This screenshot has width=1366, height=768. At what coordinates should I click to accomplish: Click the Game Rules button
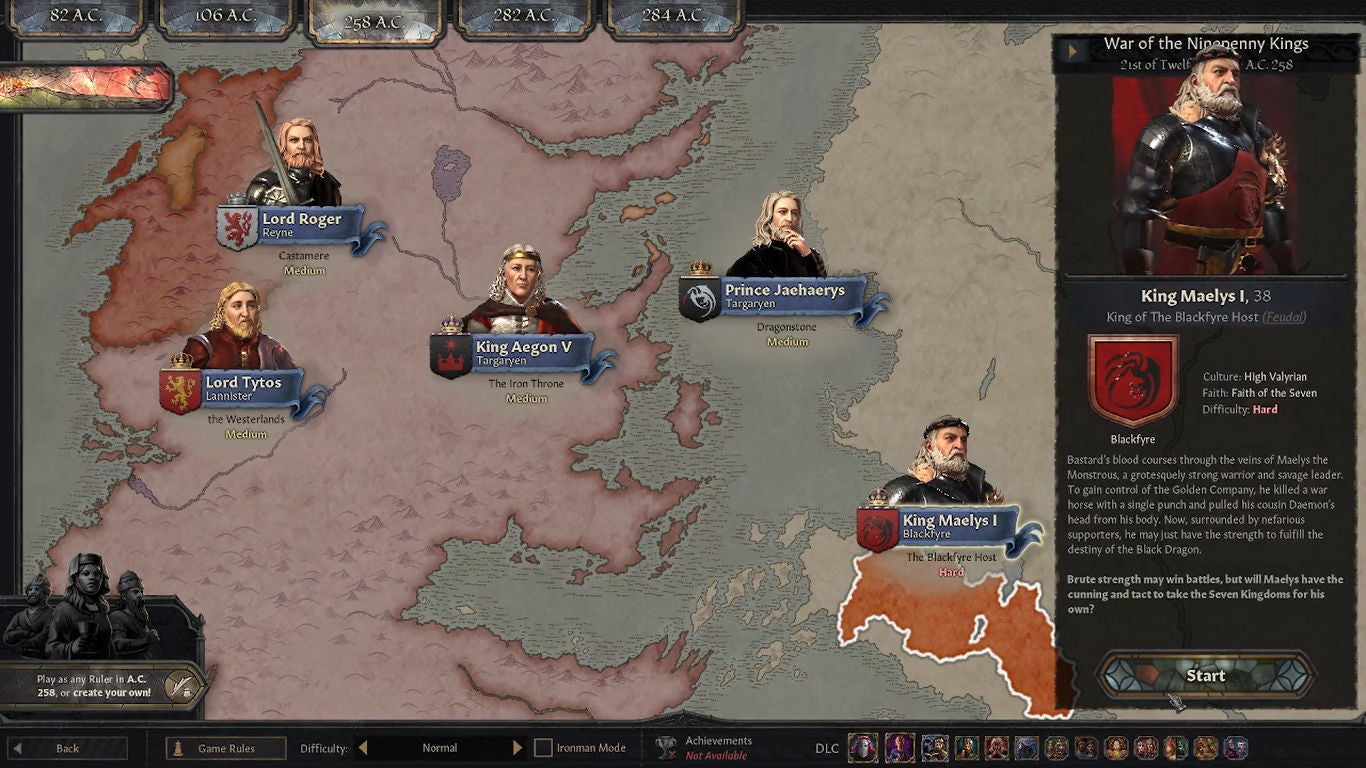(x=225, y=747)
